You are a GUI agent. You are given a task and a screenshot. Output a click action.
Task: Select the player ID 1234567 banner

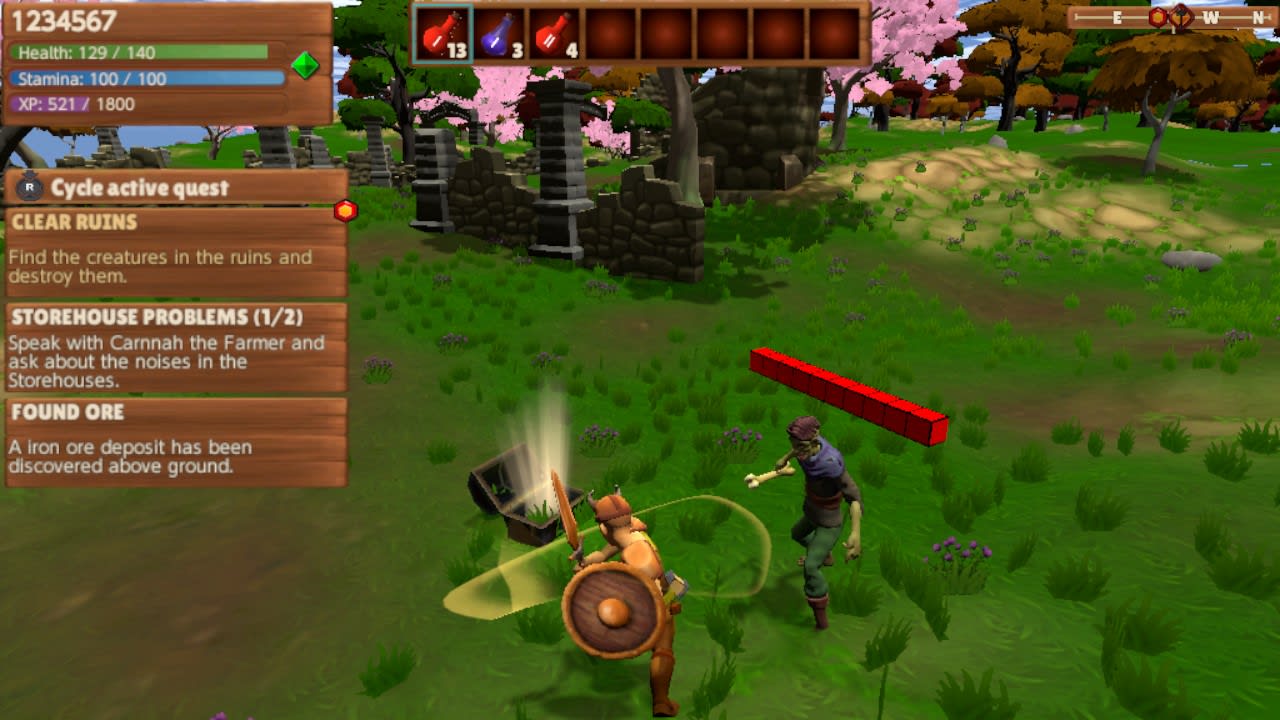click(x=62, y=20)
